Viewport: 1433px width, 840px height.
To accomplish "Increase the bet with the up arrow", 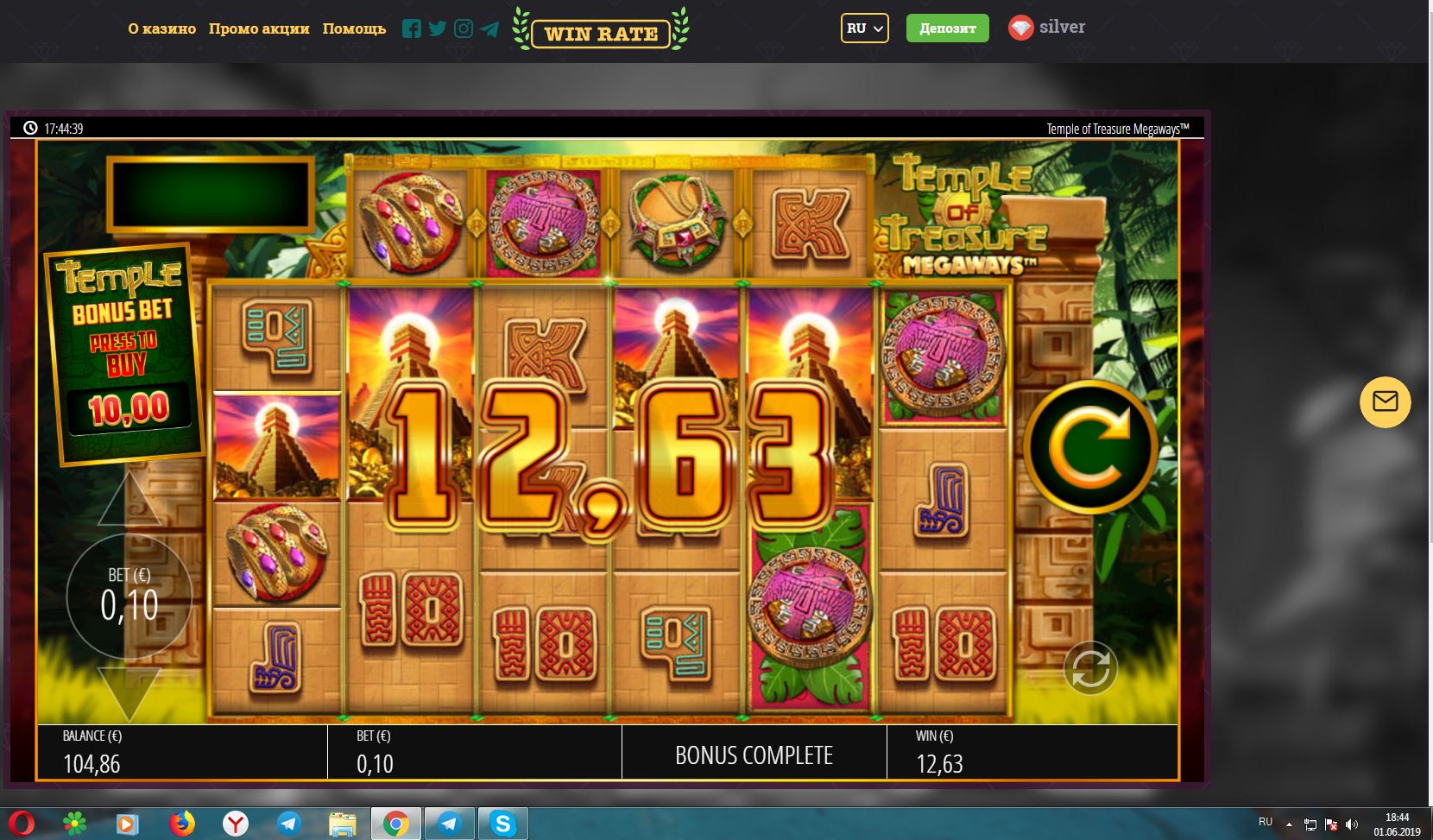I will pyautogui.click(x=129, y=501).
